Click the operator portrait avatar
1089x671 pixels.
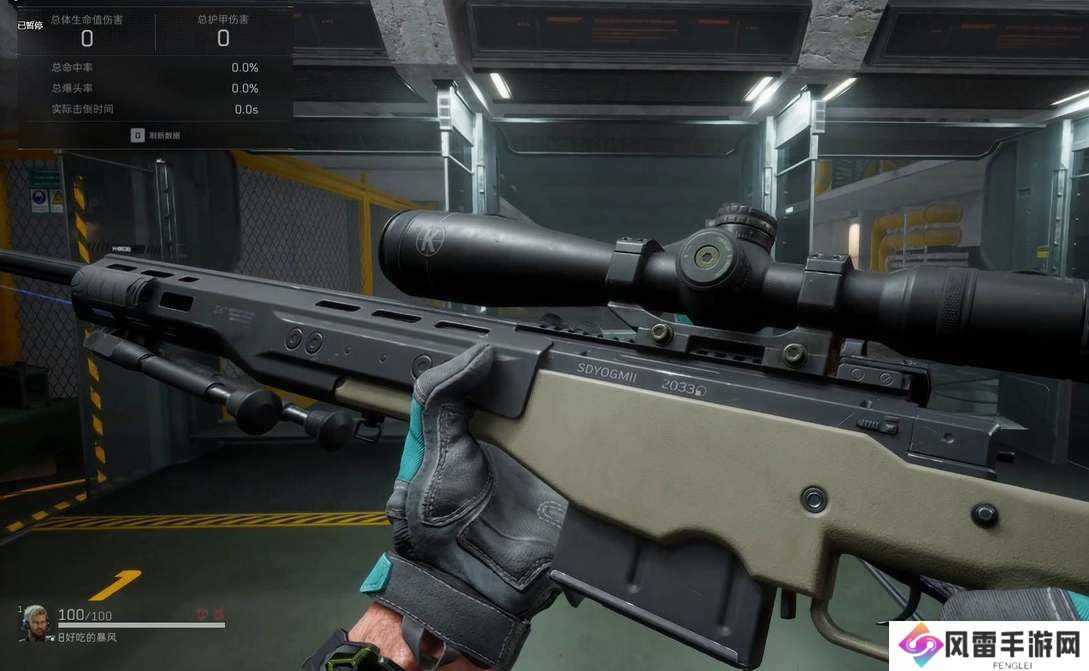[34, 622]
